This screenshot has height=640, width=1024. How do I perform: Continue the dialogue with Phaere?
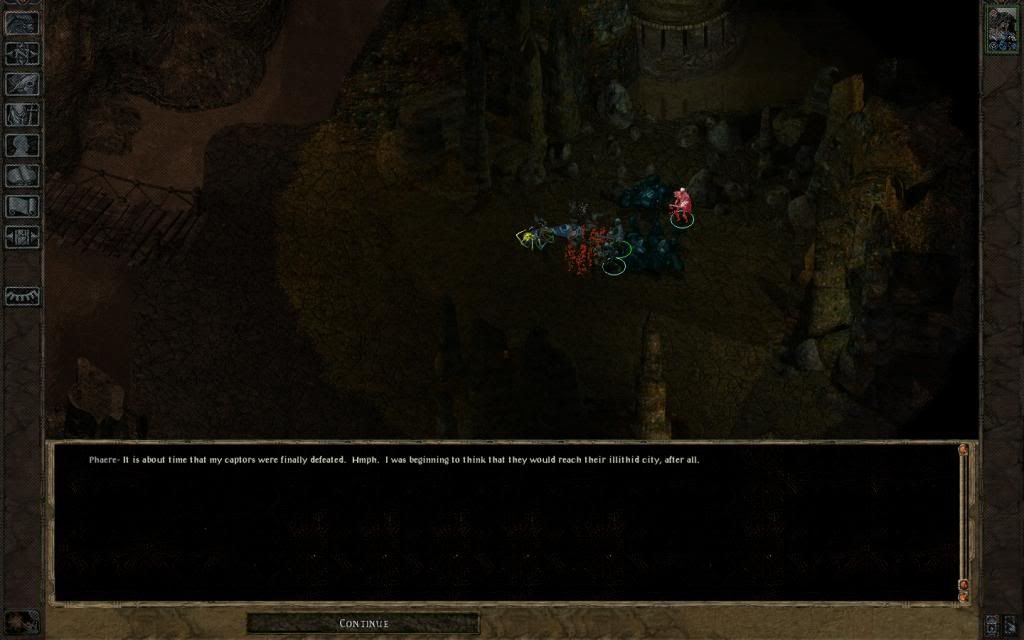tap(363, 623)
